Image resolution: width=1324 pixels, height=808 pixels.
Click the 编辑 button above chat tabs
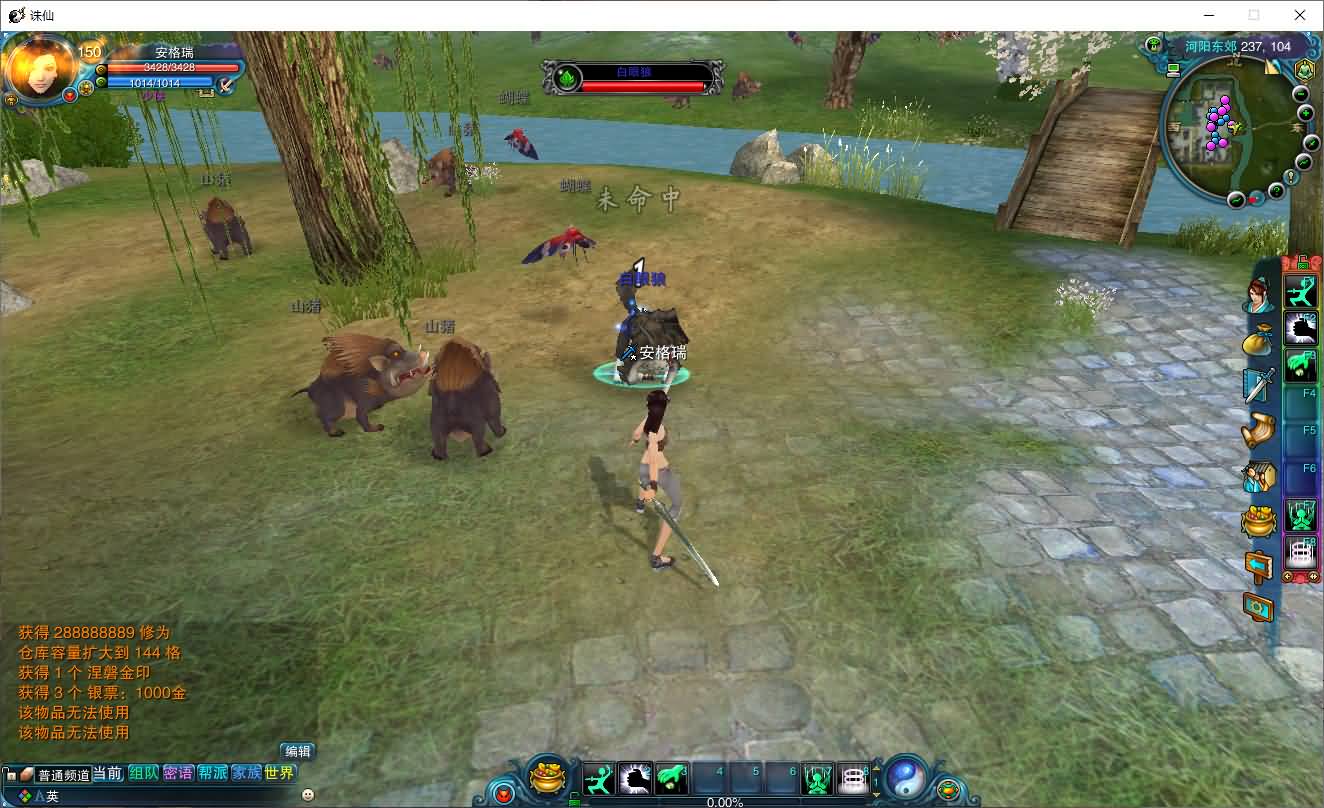click(297, 751)
